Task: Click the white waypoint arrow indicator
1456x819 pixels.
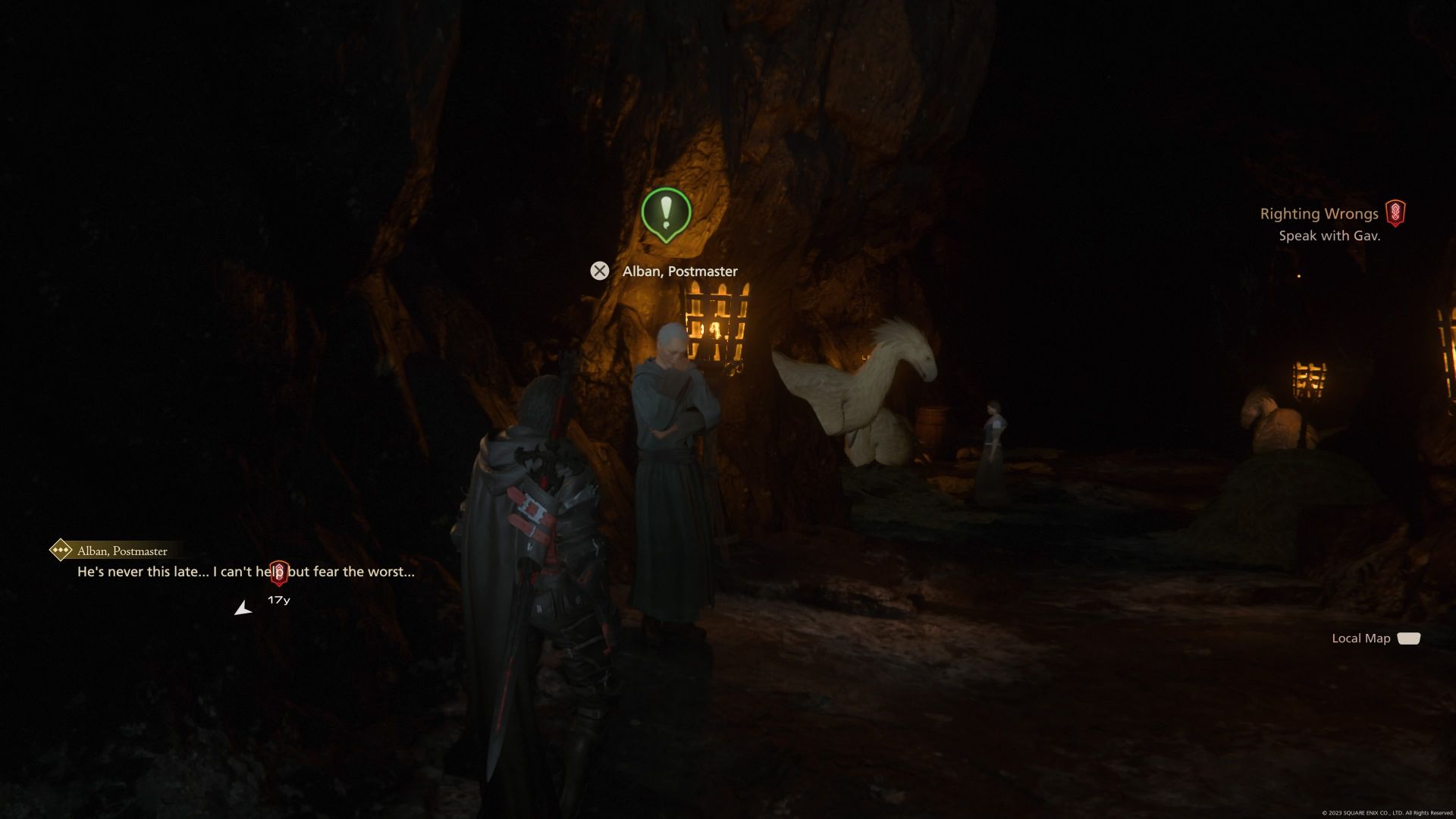Action: pos(244,607)
